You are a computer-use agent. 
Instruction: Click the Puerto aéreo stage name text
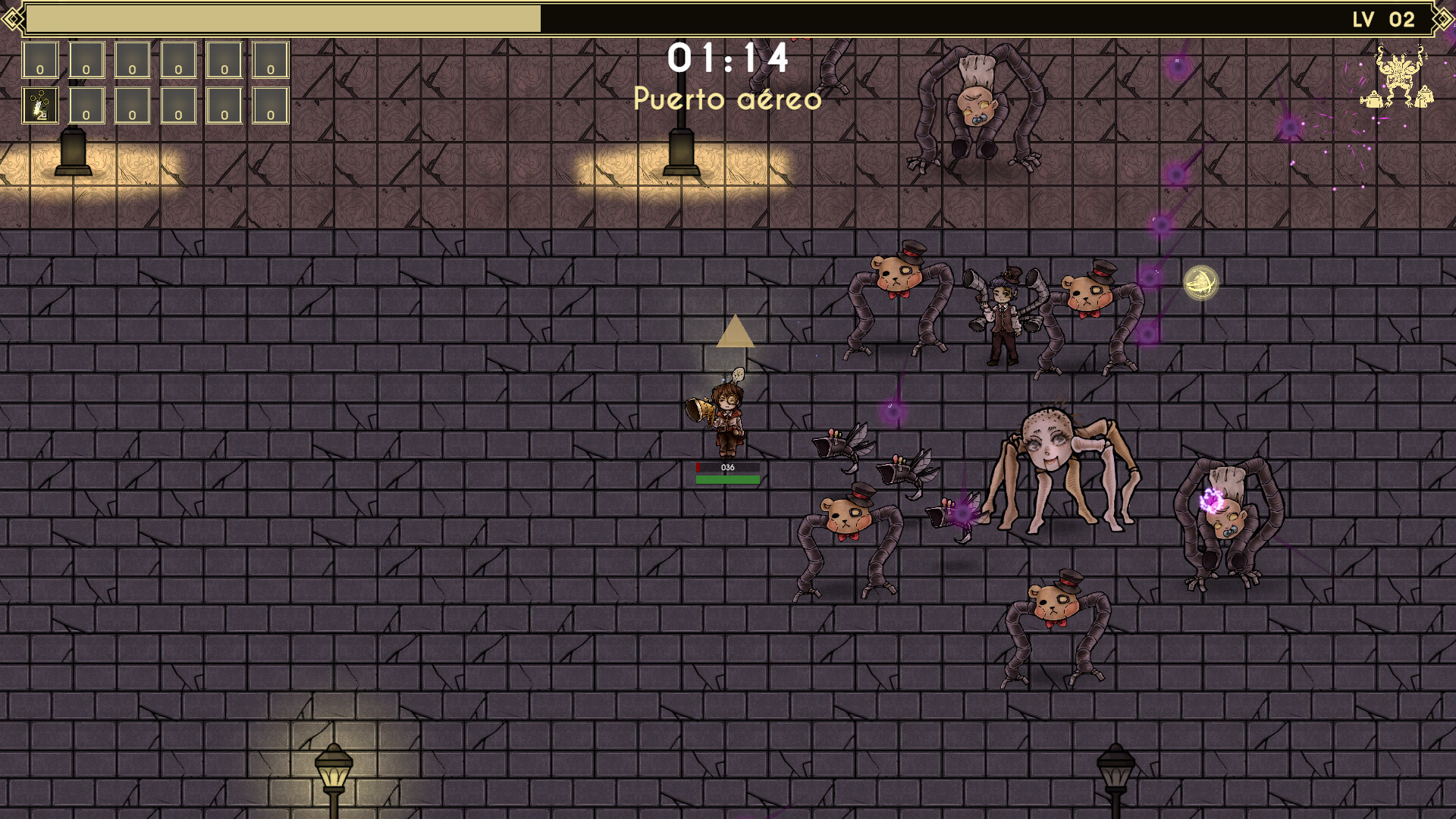[728, 99]
